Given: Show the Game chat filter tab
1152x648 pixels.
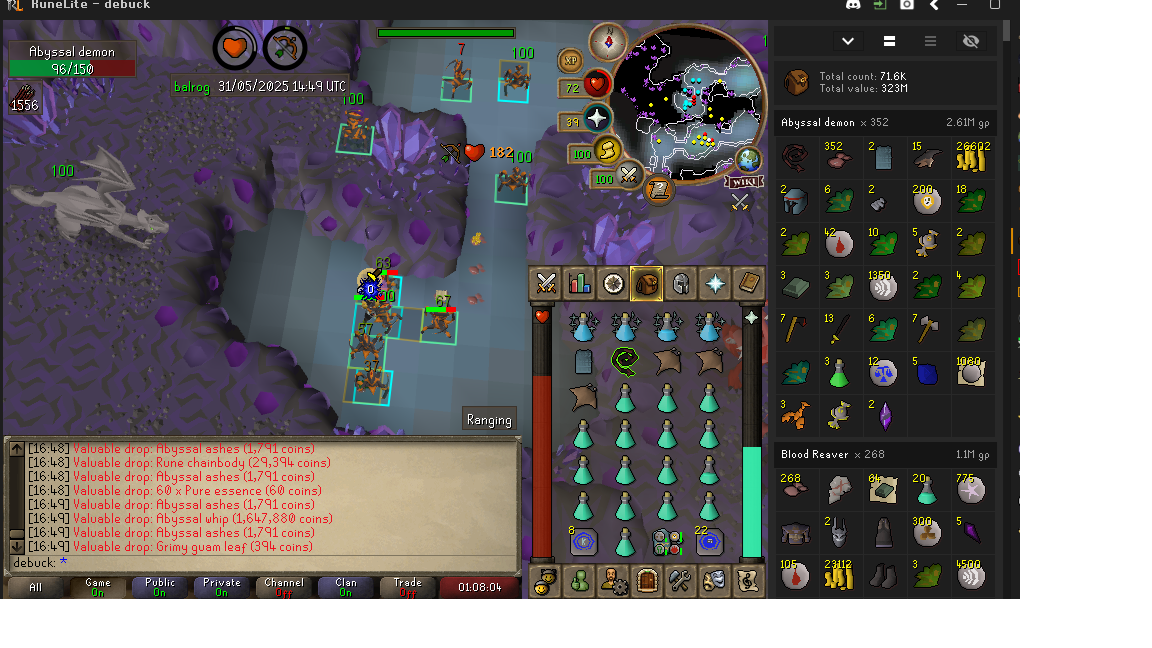Looking at the screenshot, I should (x=98, y=587).
